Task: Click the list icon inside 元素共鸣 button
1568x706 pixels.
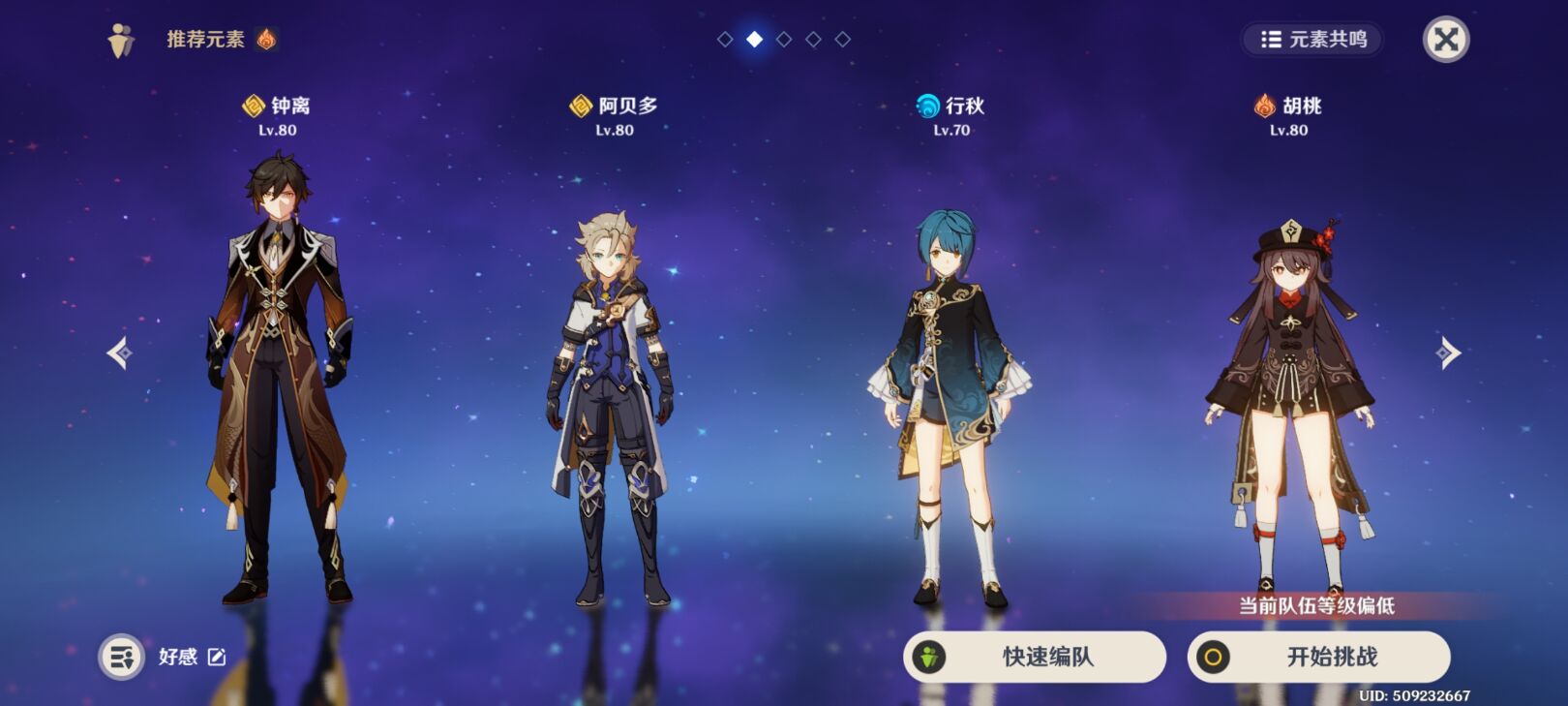Action: [1273, 41]
